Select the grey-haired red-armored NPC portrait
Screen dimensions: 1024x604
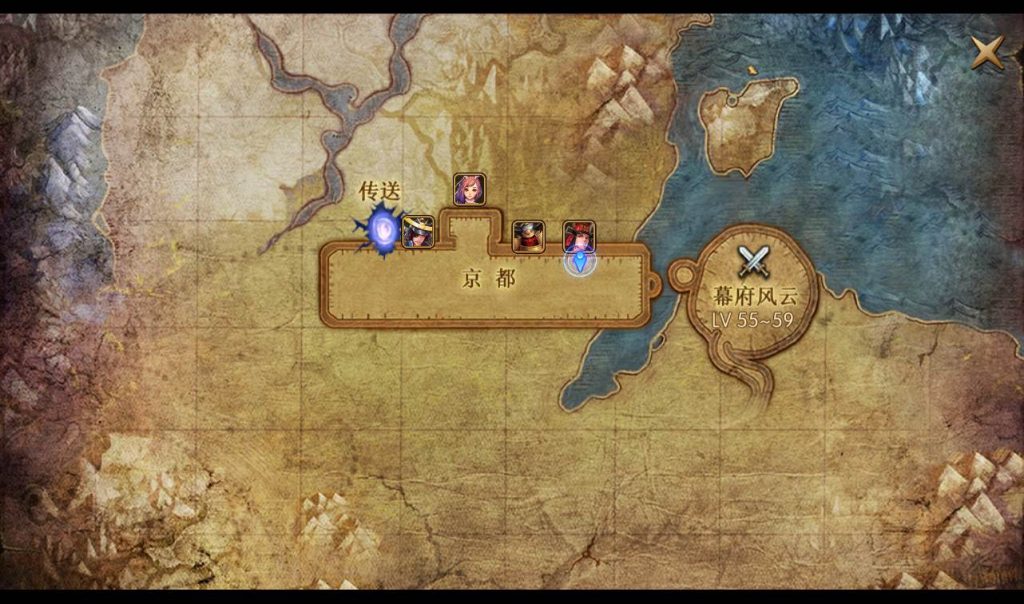coord(527,236)
